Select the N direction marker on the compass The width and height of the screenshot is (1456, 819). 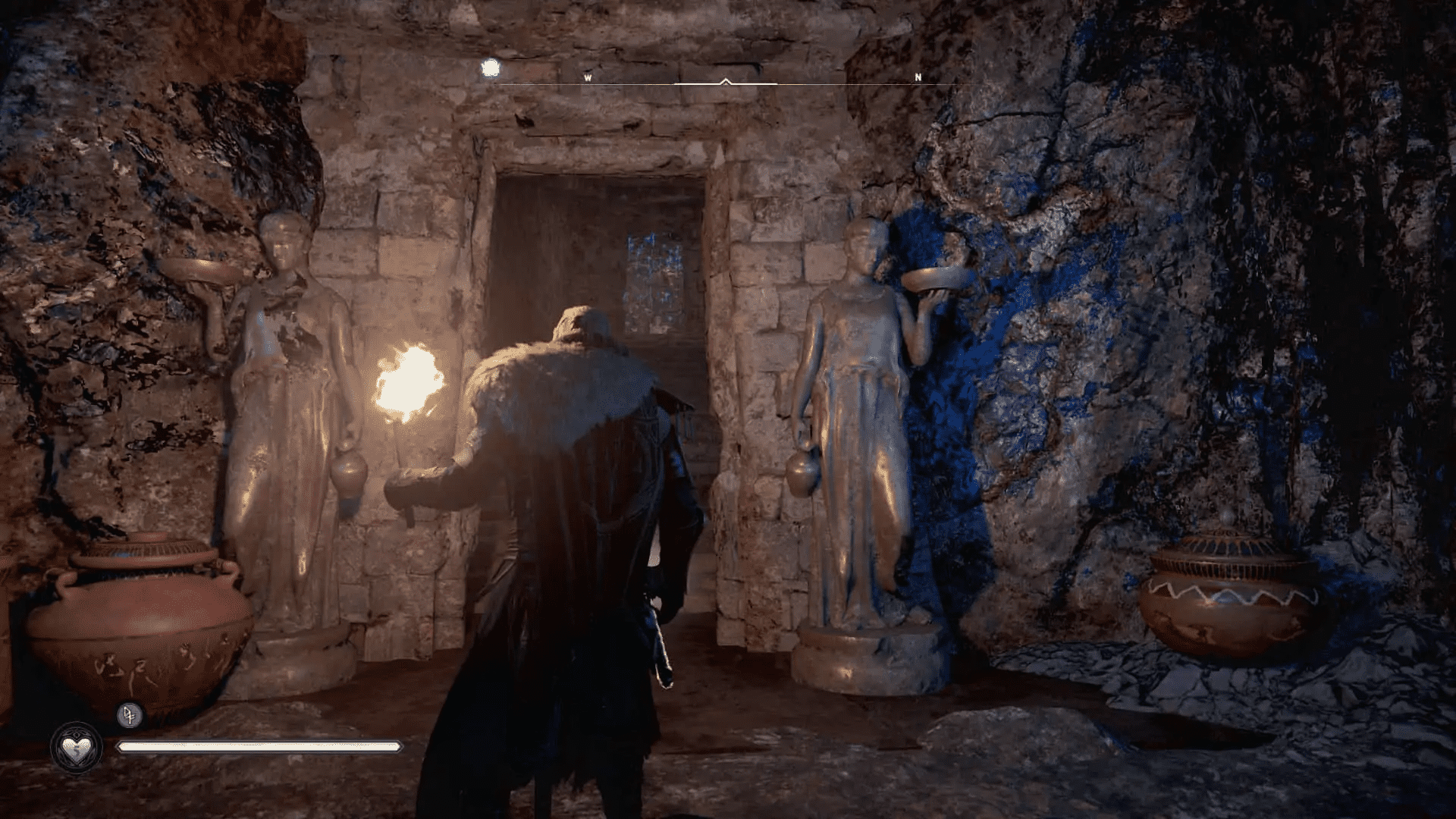917,77
